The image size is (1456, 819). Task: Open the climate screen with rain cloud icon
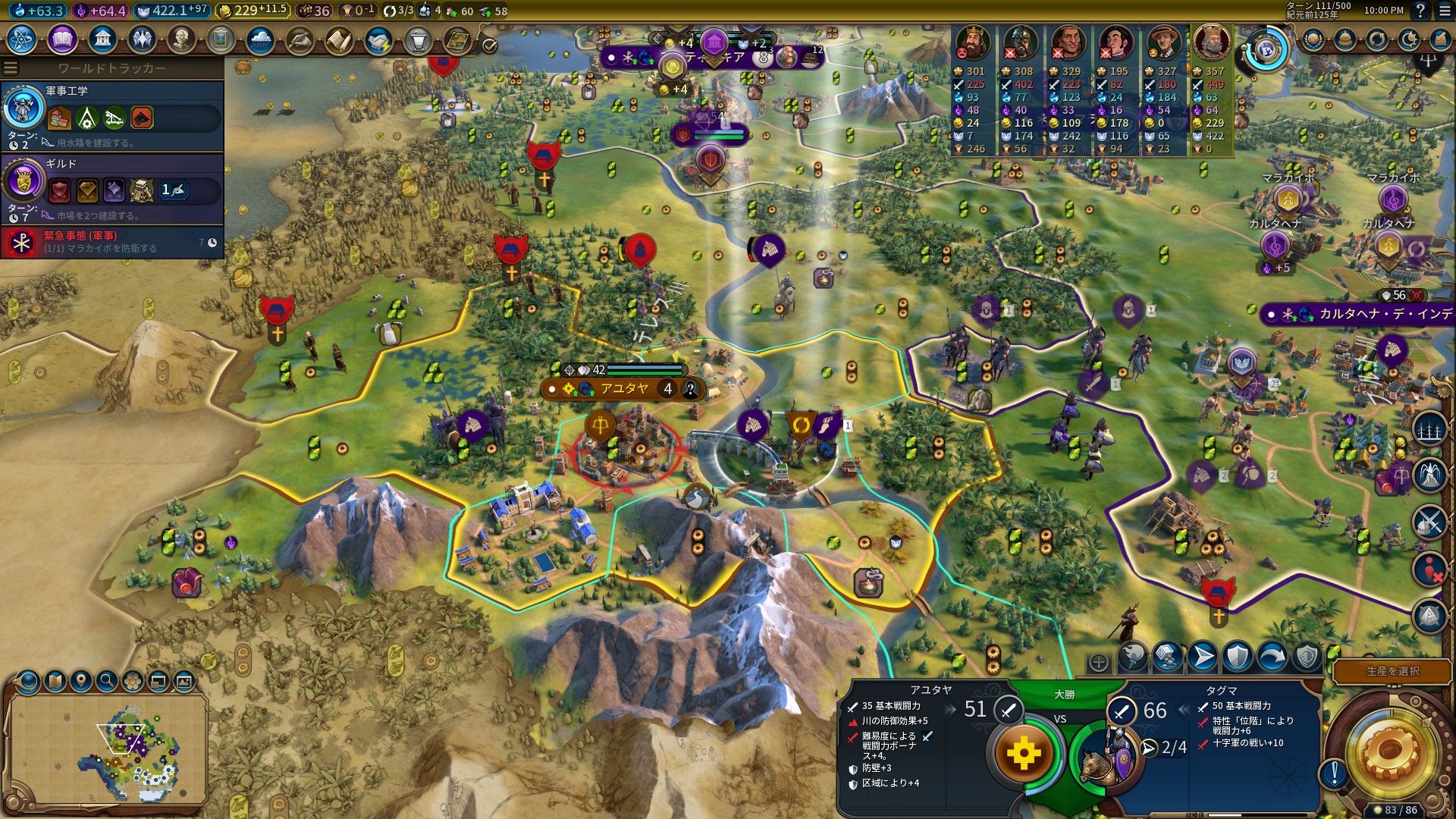pos(260,39)
